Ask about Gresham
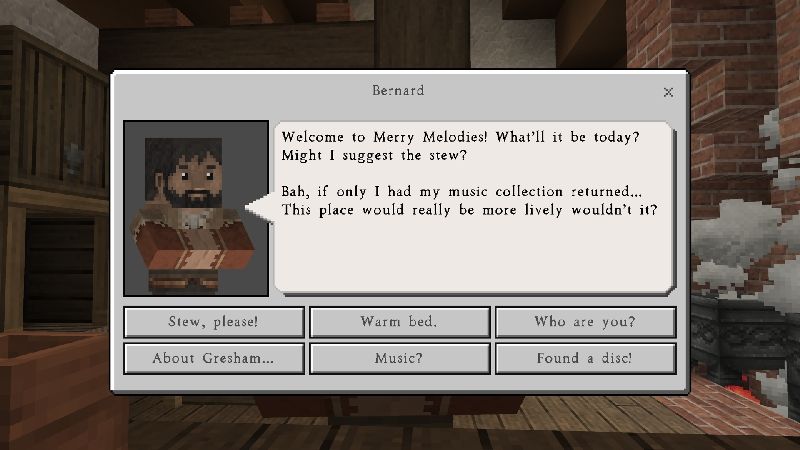800x450 pixels. (x=214, y=358)
